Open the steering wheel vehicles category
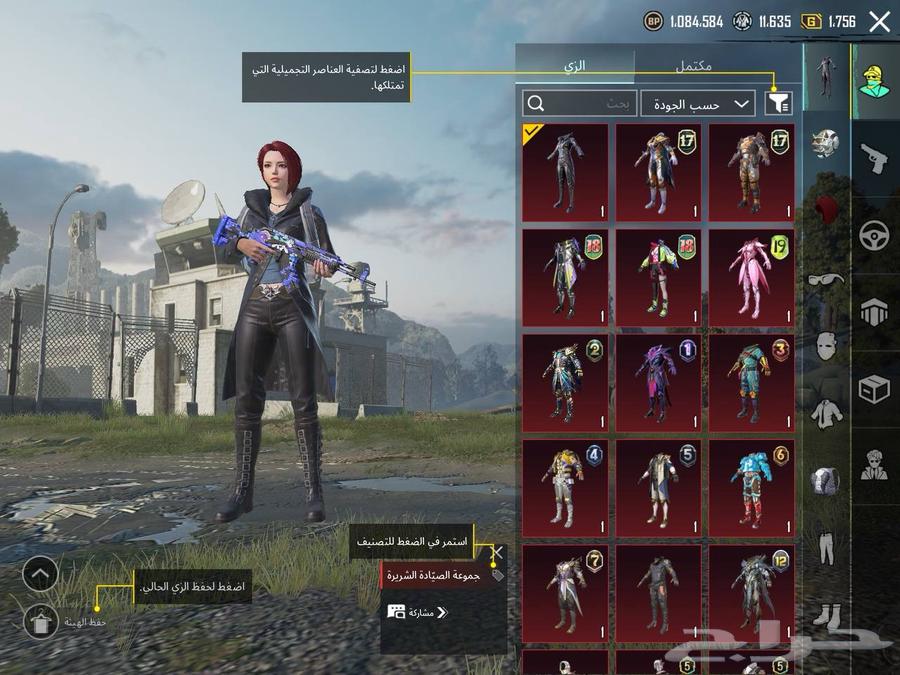Image resolution: width=900 pixels, height=675 pixels. point(875,236)
